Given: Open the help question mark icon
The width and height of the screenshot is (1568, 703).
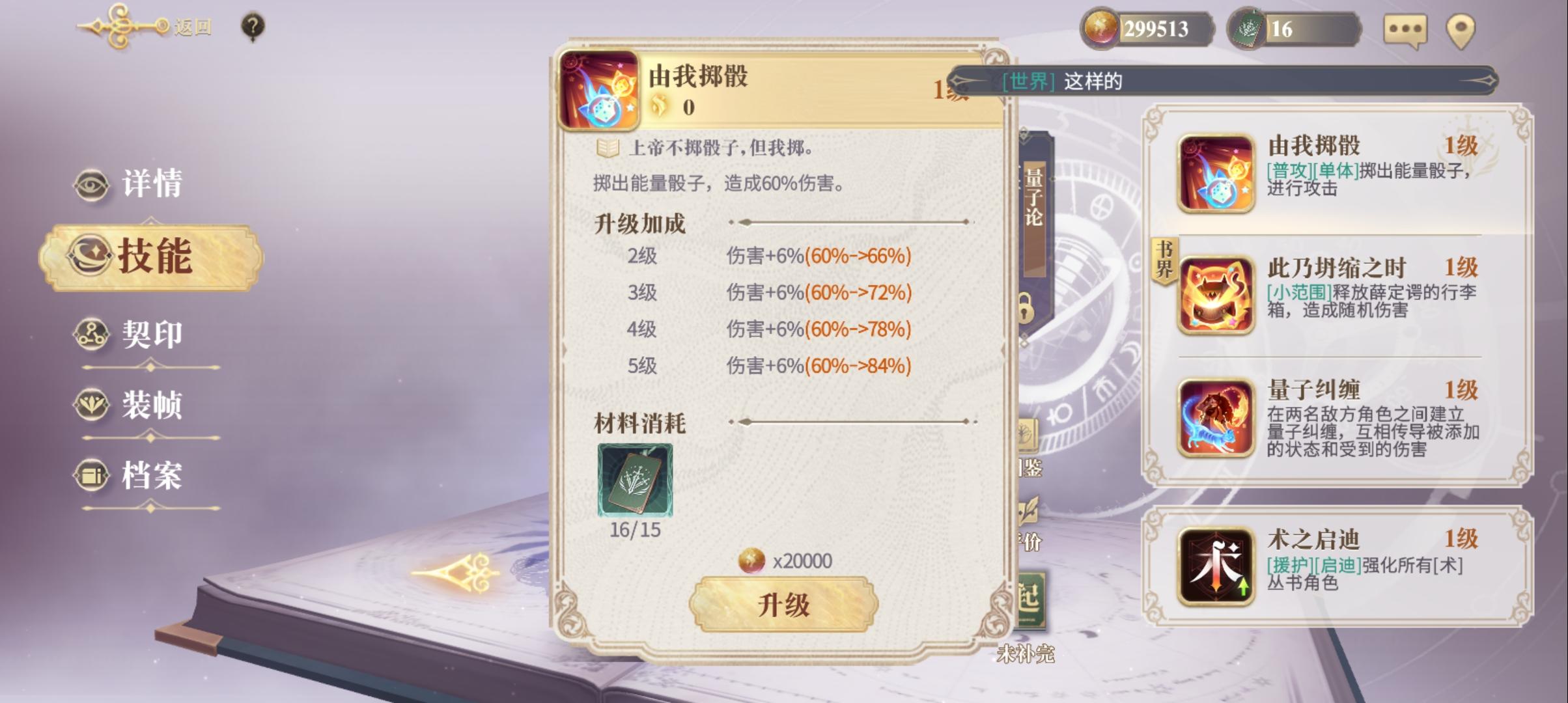Looking at the screenshot, I should coord(253,26).
